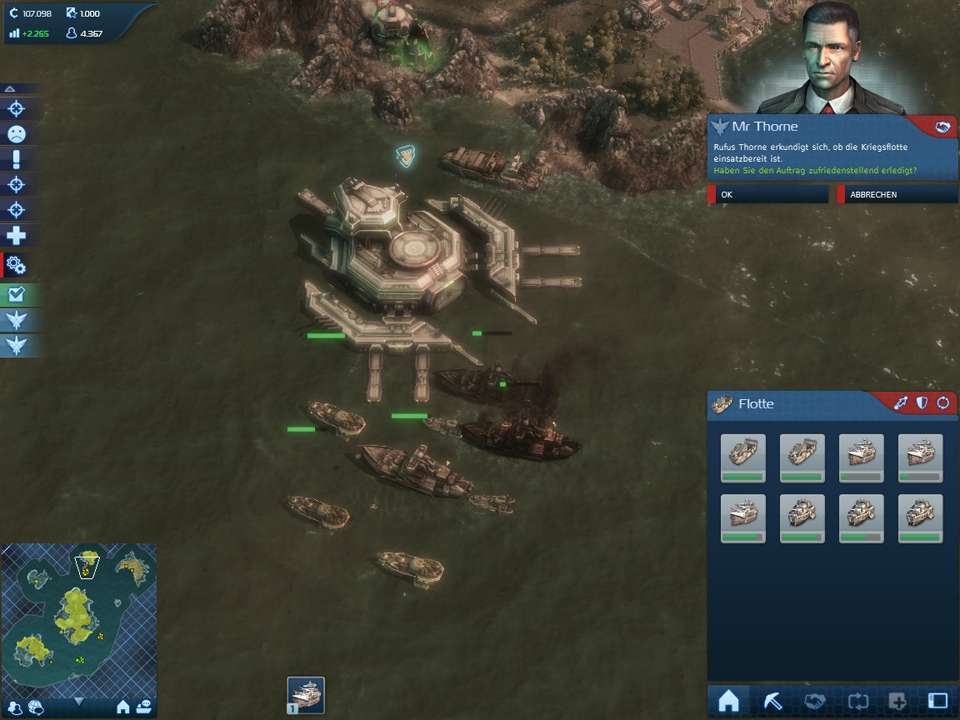Activate the fleet attack sword icon

pos(901,403)
